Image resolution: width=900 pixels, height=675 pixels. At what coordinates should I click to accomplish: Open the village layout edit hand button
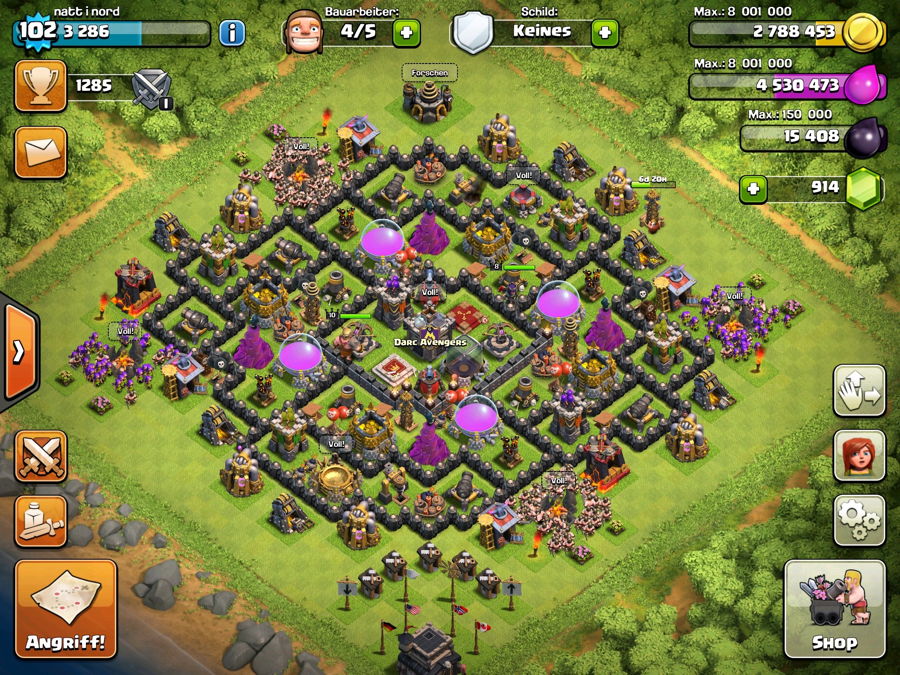point(859,391)
